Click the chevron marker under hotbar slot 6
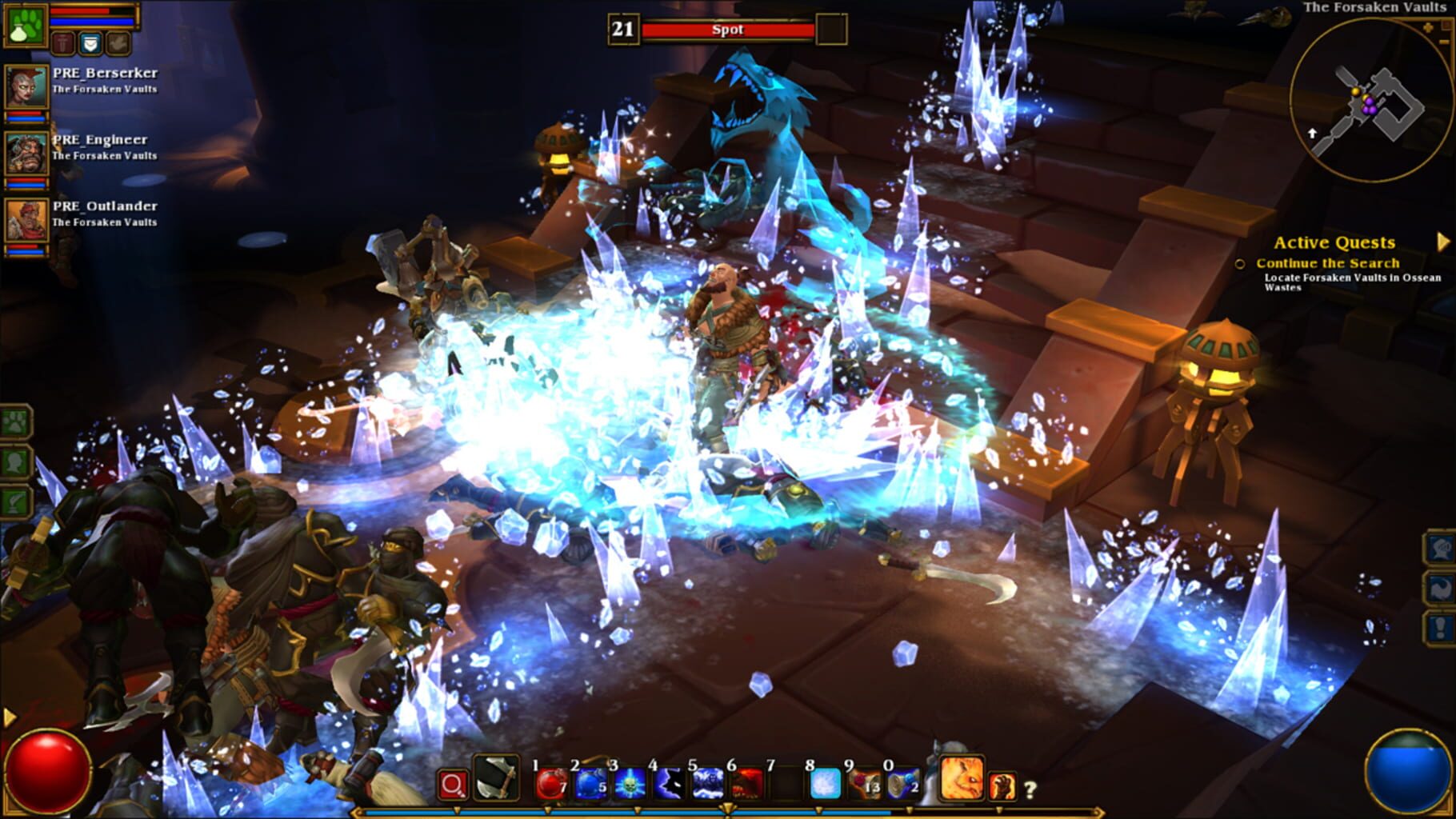 (730, 808)
